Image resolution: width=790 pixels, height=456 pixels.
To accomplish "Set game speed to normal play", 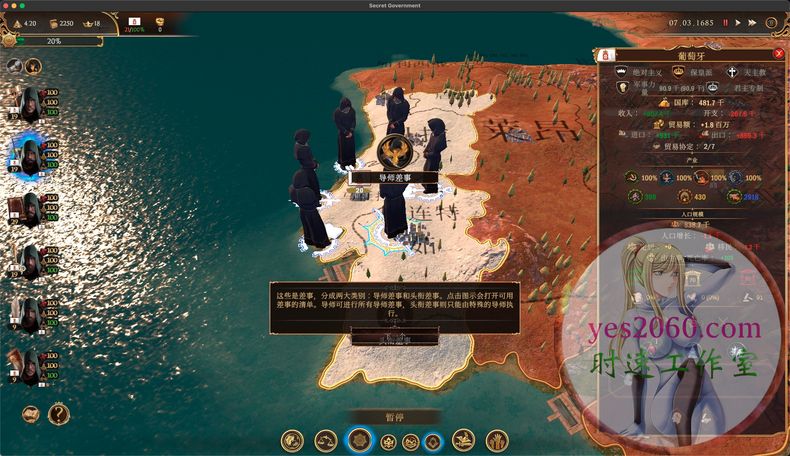I will pos(738,22).
